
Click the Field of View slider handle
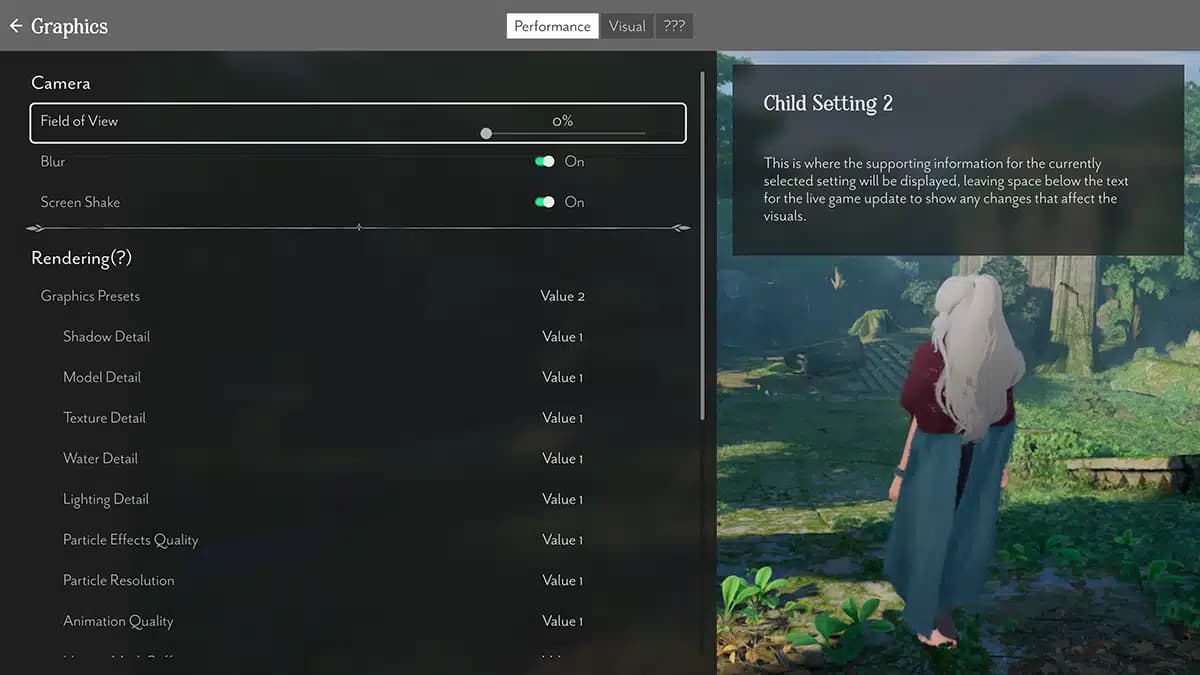point(486,133)
